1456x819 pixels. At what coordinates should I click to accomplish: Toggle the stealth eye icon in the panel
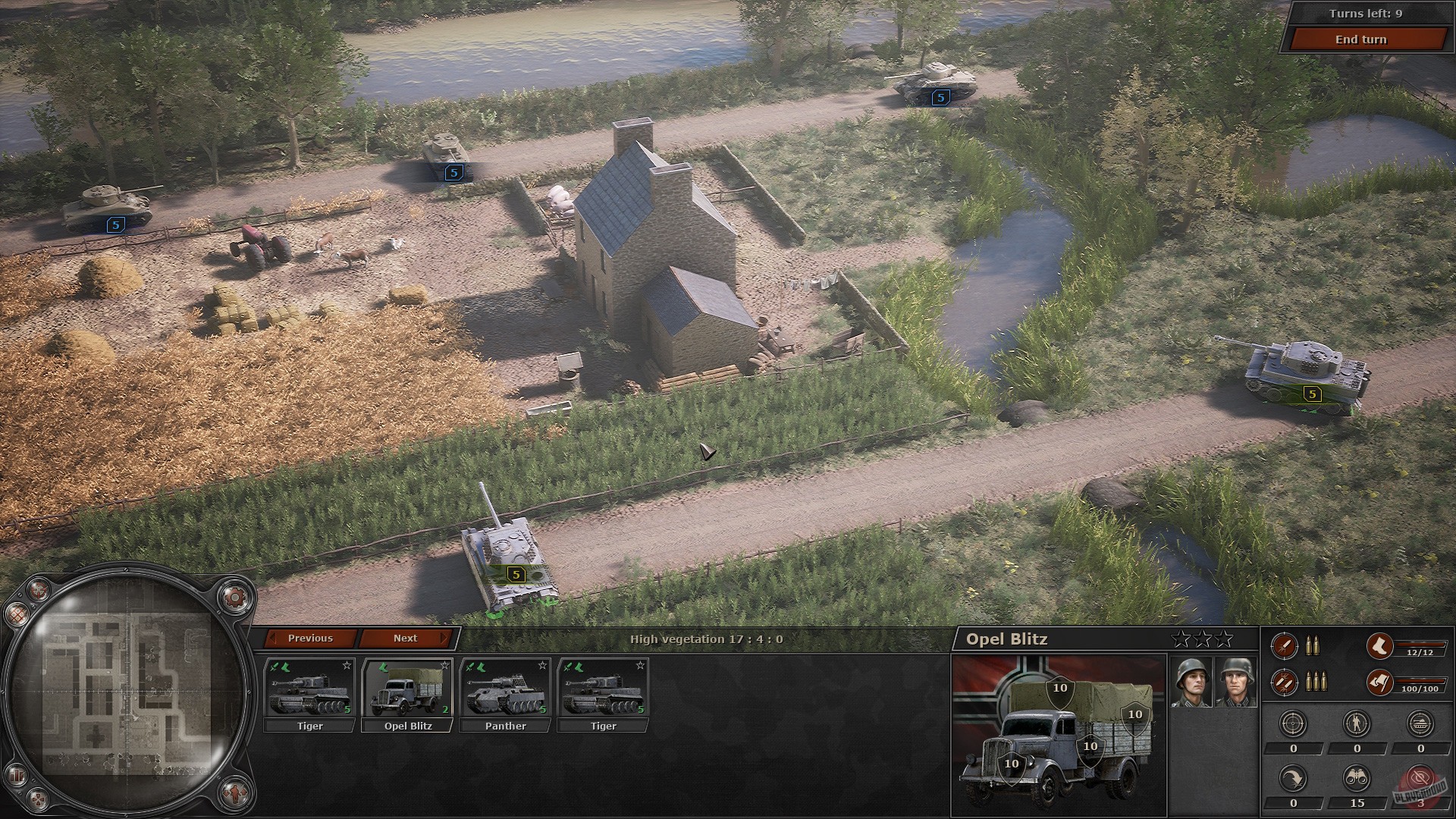pos(1420,779)
